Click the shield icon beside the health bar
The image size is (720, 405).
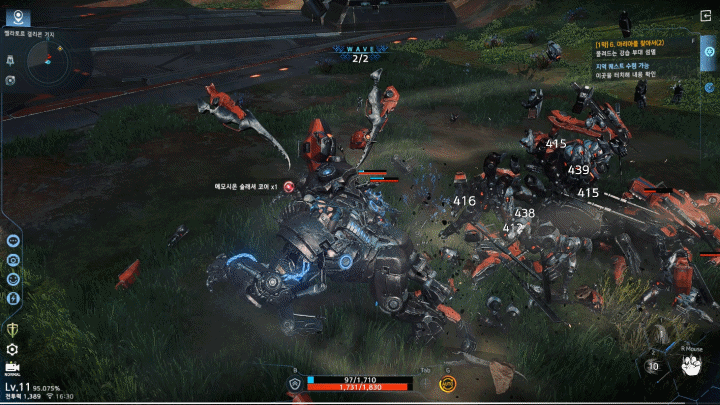(x=295, y=382)
